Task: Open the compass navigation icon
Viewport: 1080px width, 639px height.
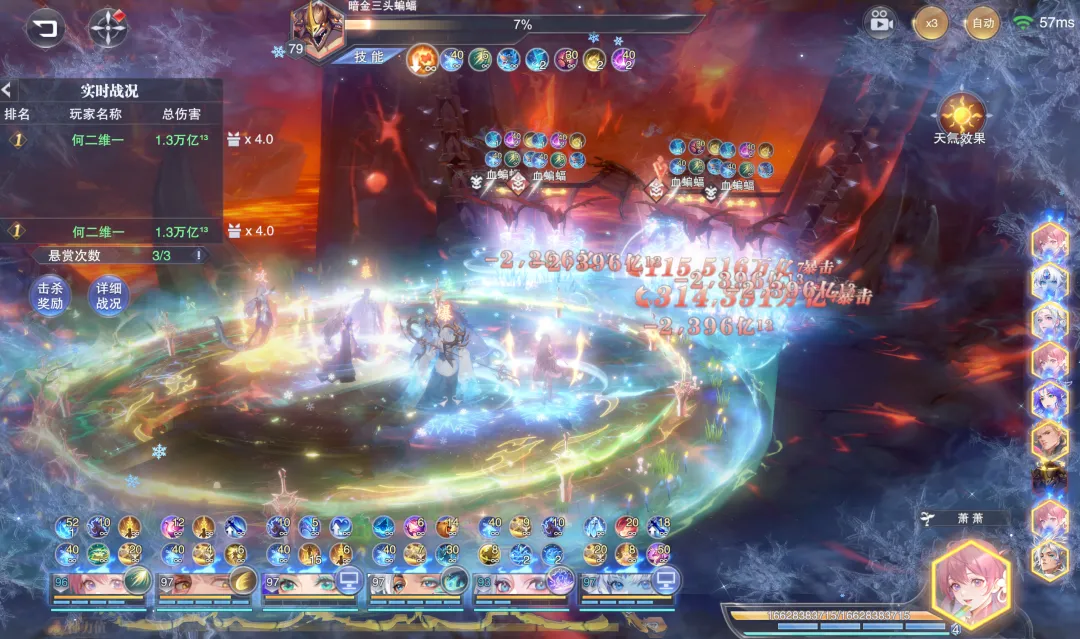Action: coord(107,28)
